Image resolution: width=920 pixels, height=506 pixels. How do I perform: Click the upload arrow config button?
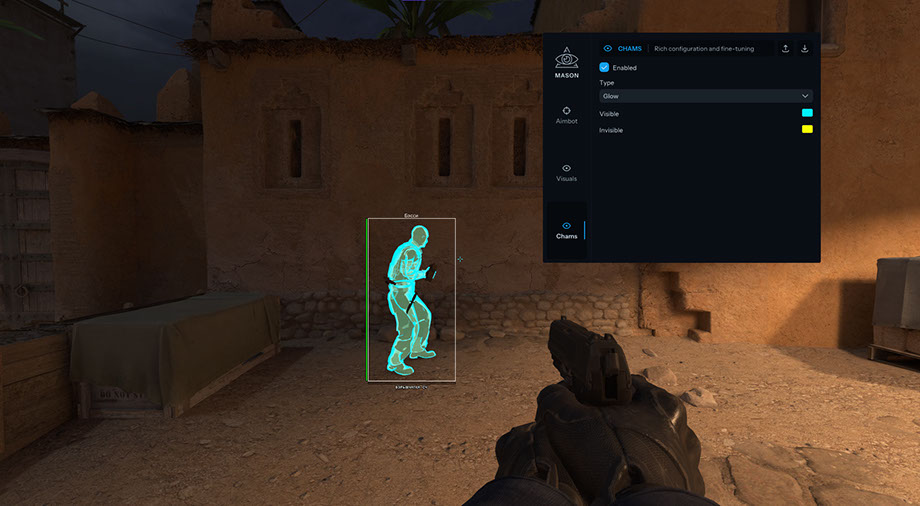pos(785,48)
